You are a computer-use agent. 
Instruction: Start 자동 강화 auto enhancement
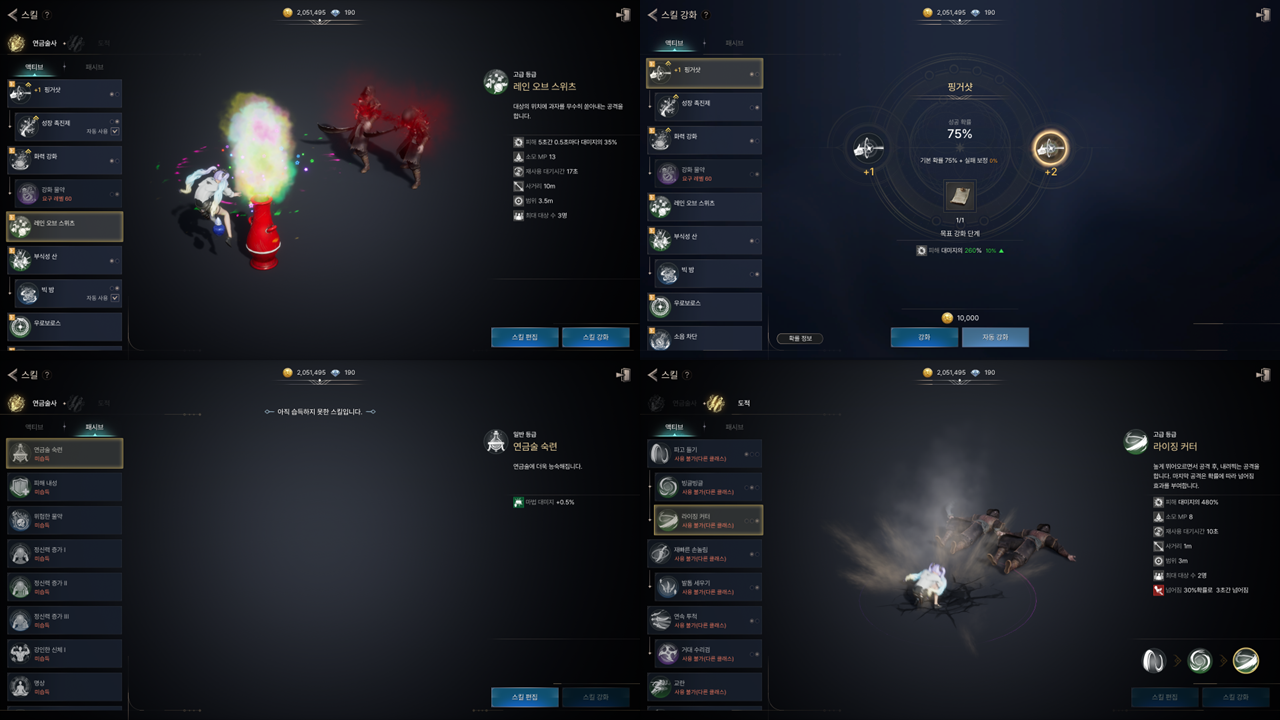coord(995,337)
